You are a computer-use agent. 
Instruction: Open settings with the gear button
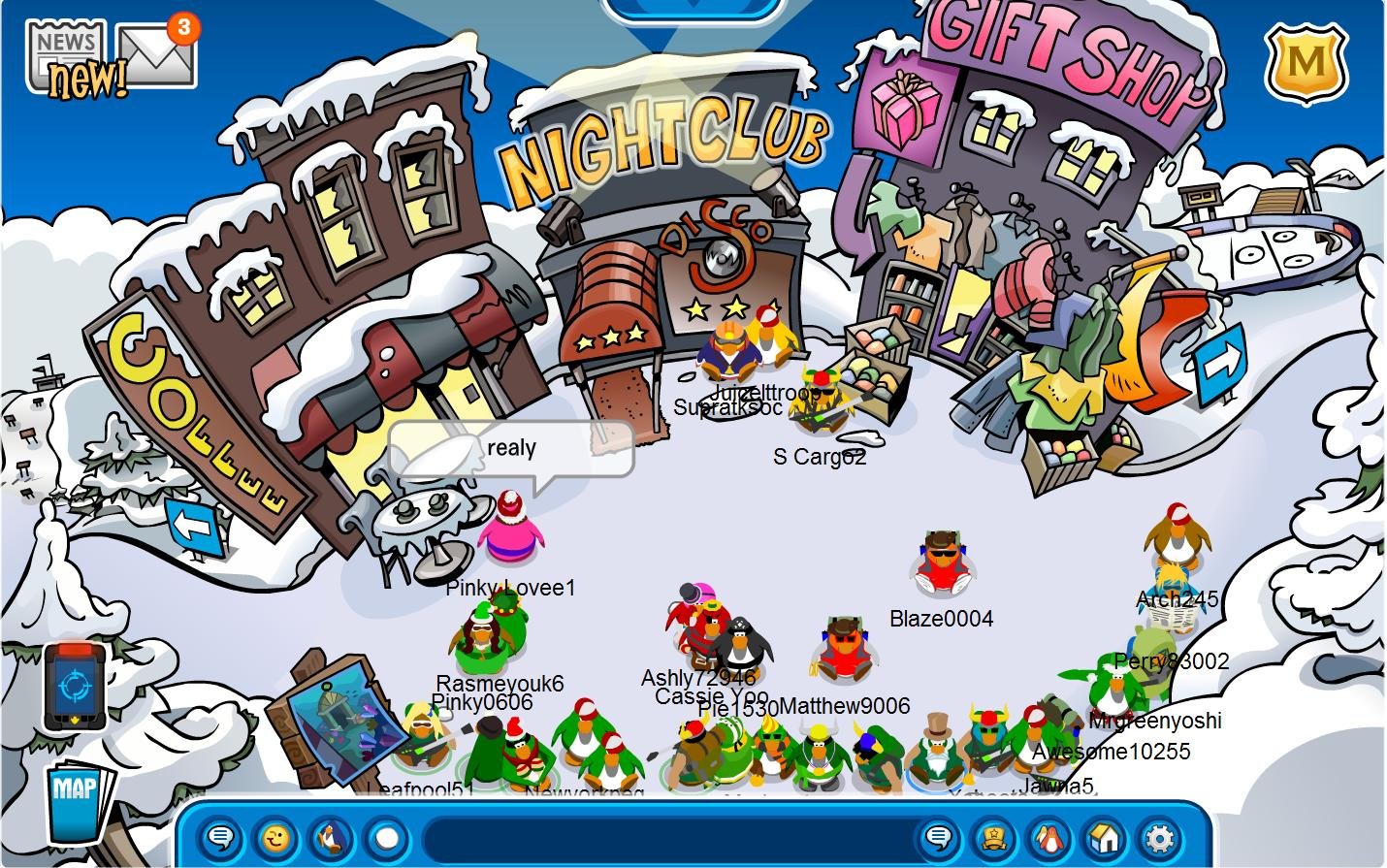coord(1159,838)
